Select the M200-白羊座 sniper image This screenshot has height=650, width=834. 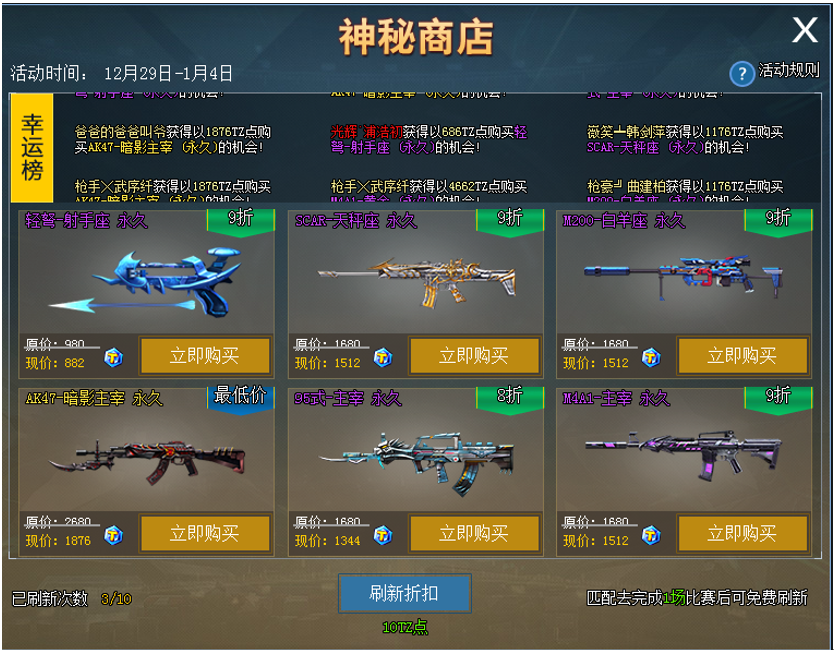pyautogui.click(x=680, y=274)
